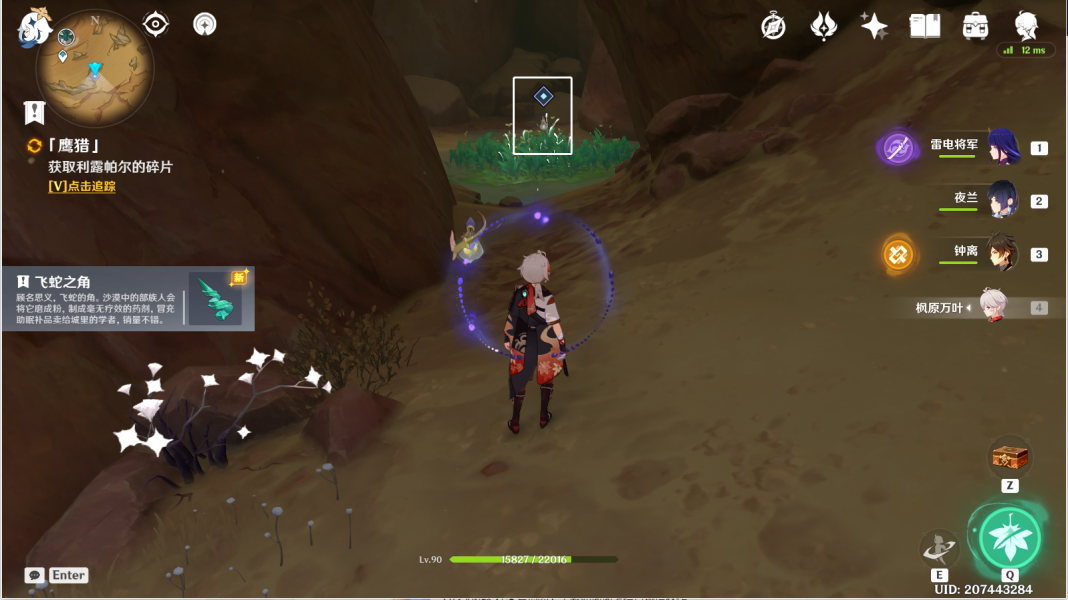Open the backpack inventory icon

[976, 26]
